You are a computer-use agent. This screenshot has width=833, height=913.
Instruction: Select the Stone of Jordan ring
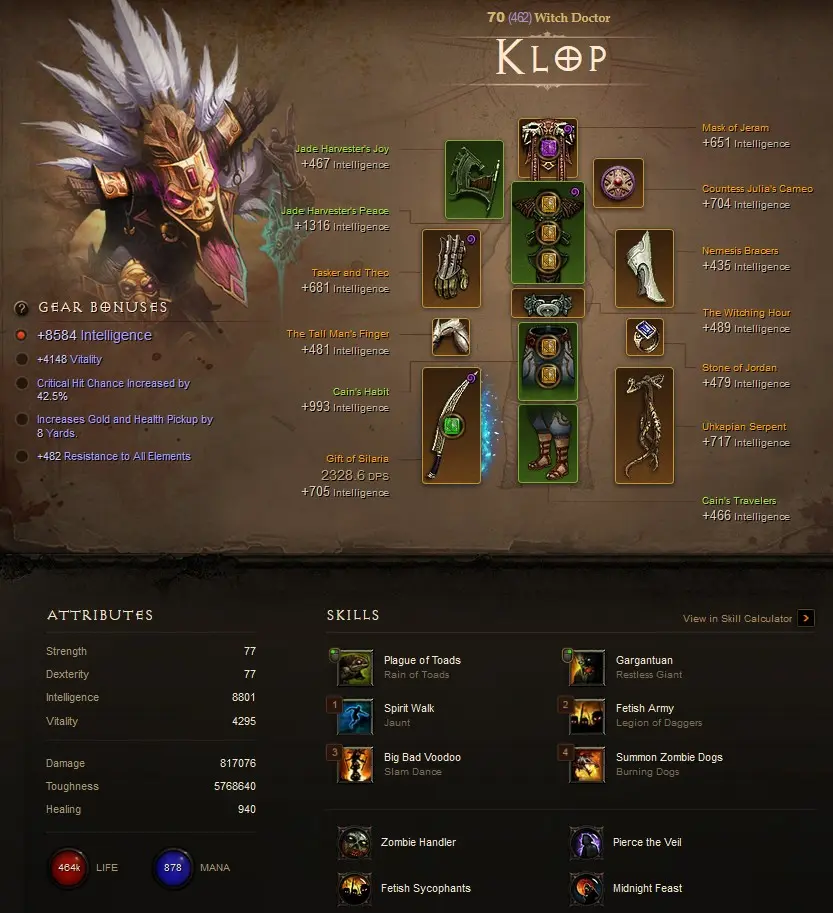(644, 337)
